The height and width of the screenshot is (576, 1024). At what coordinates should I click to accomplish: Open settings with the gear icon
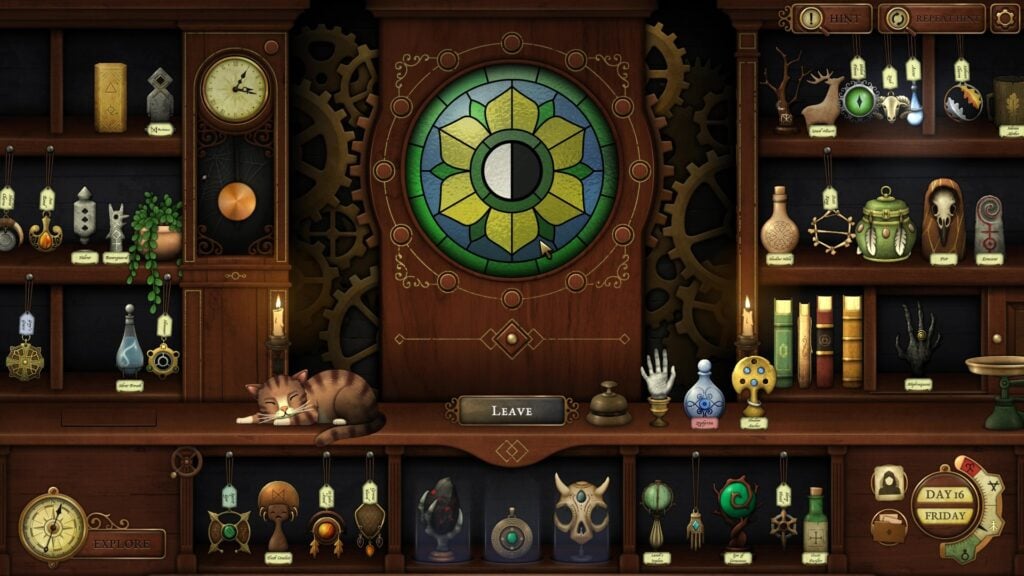[x=1003, y=18]
